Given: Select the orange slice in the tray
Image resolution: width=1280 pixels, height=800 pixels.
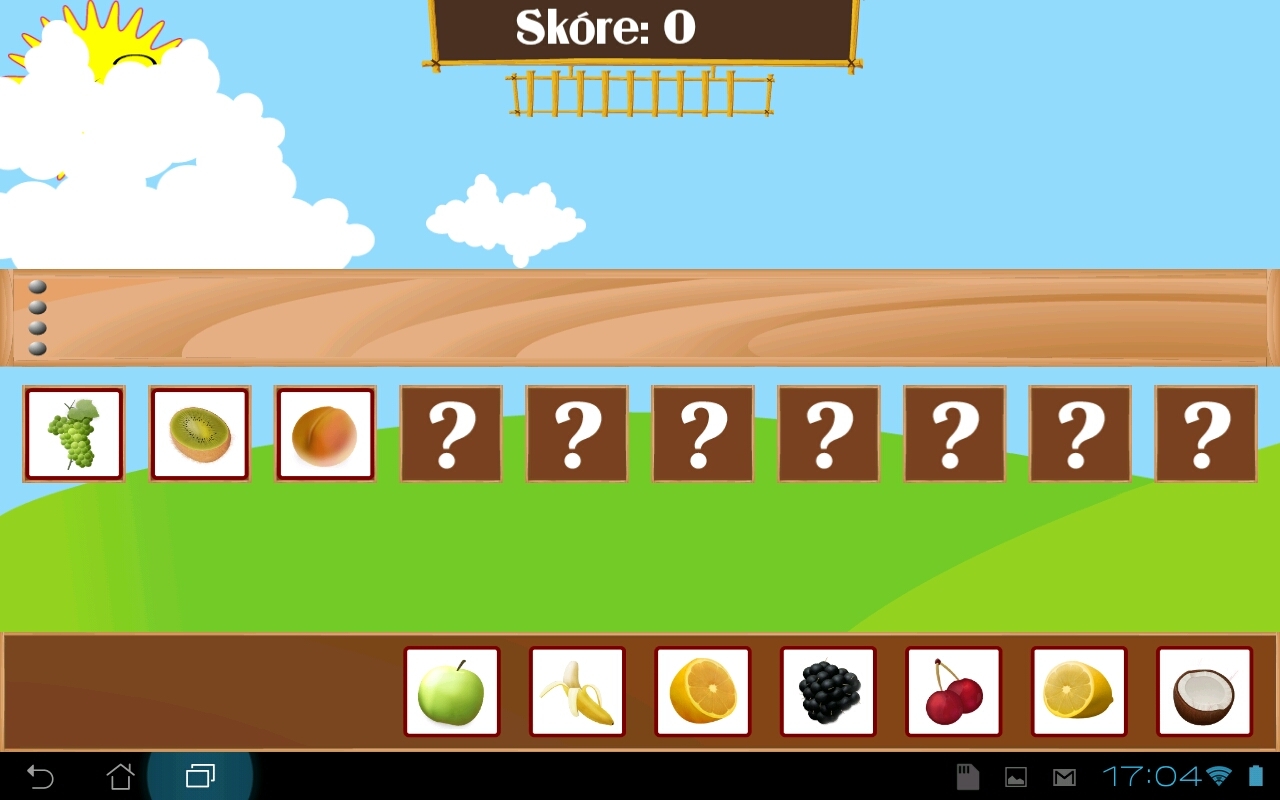Looking at the screenshot, I should click(x=703, y=691).
